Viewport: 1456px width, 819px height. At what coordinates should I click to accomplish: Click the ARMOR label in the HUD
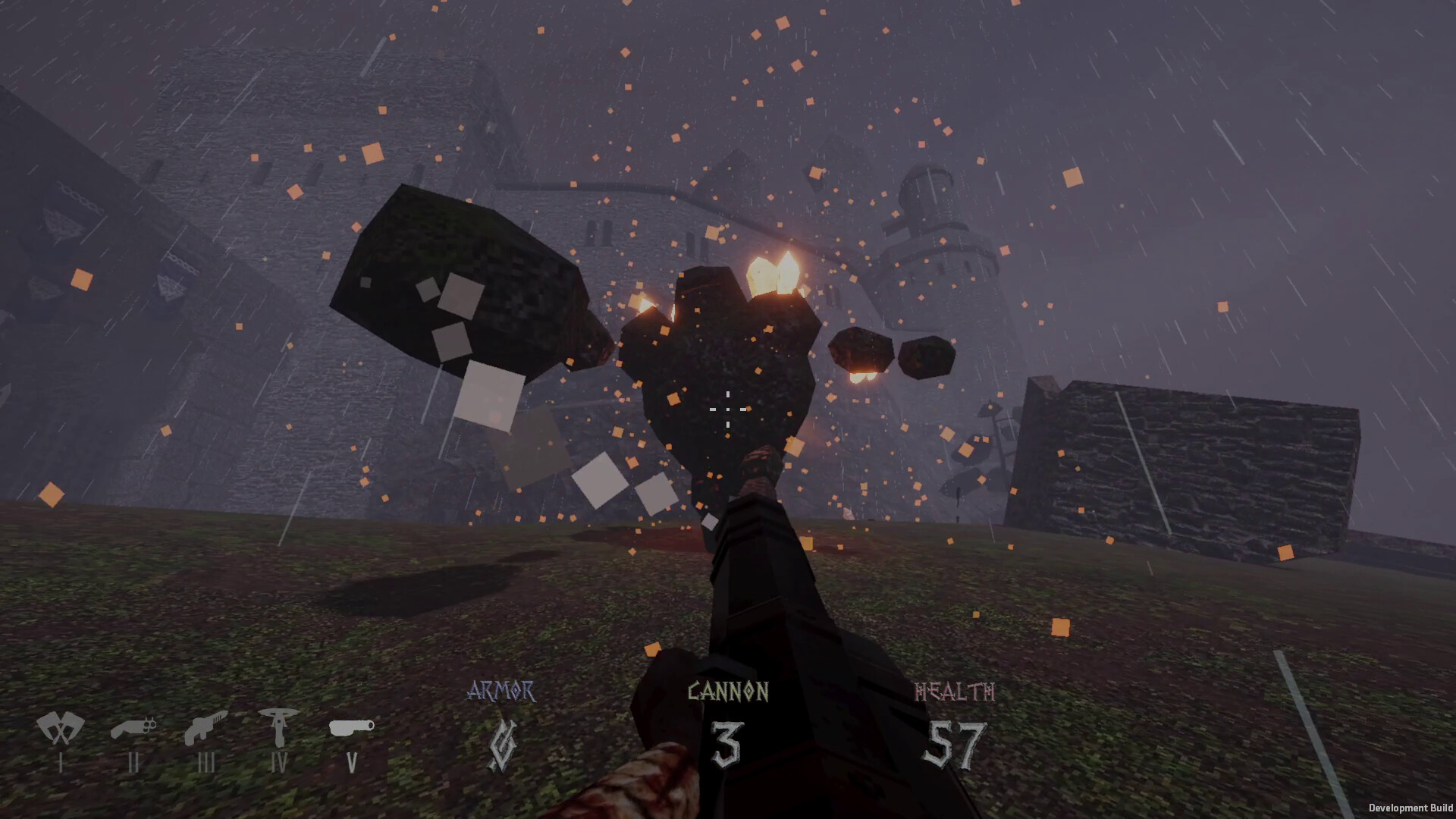click(502, 690)
